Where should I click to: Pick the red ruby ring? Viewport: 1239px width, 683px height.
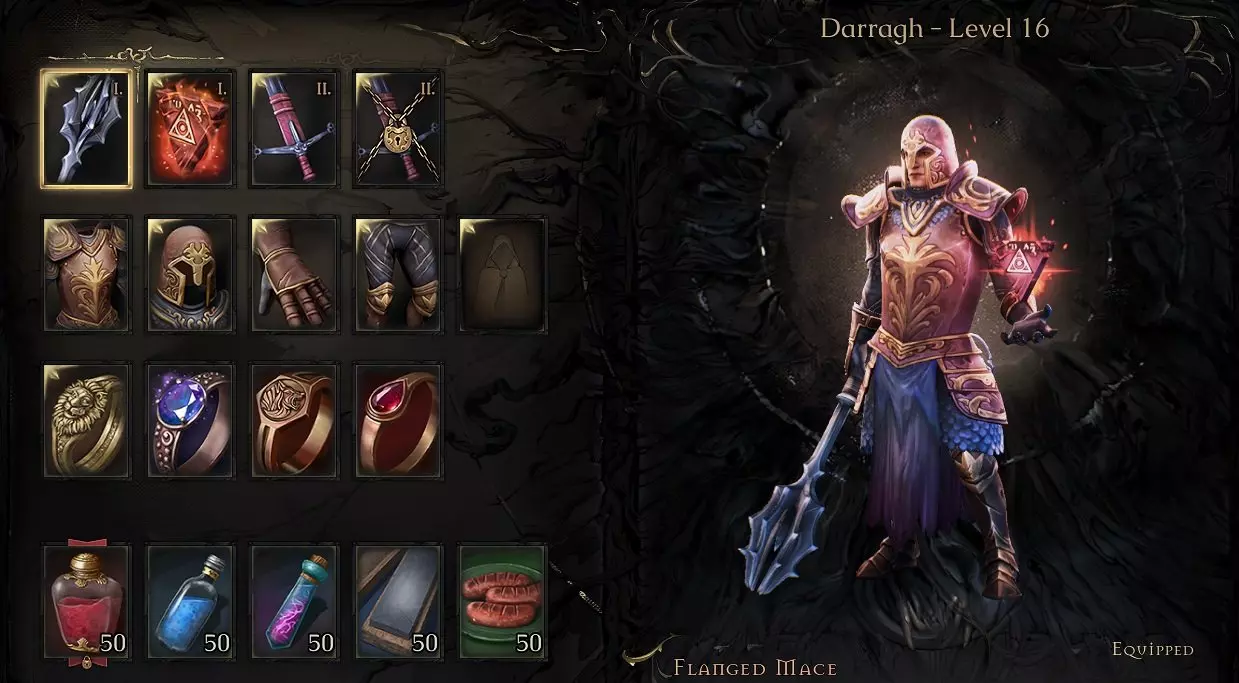coord(398,420)
